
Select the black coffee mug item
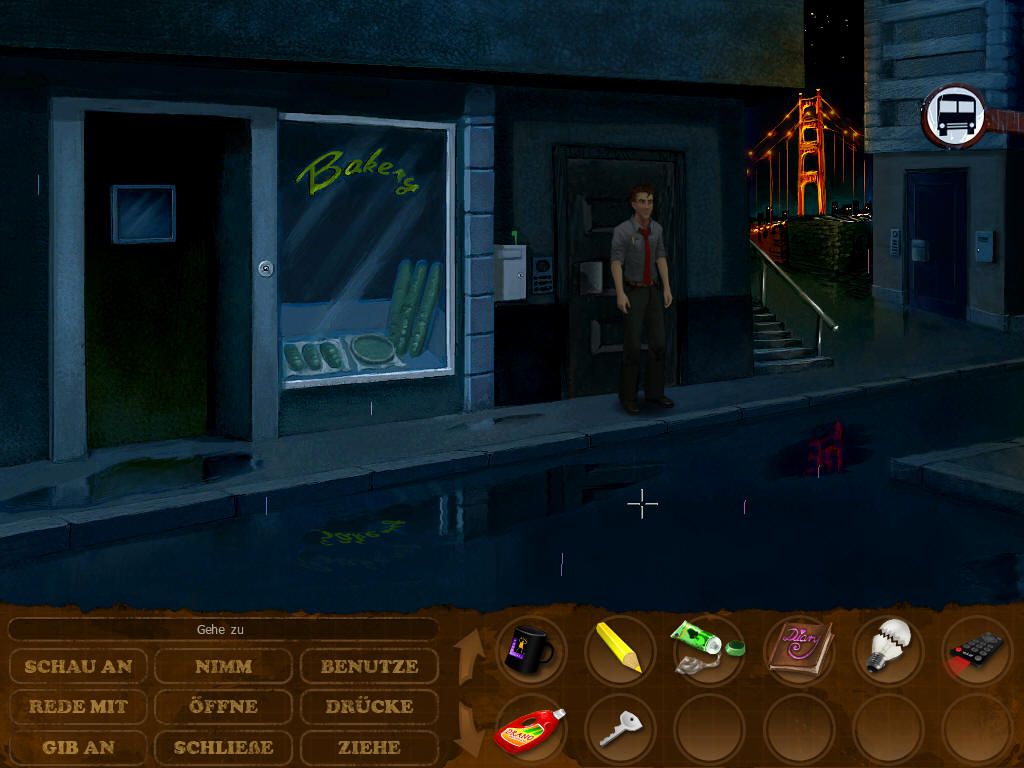click(530, 650)
